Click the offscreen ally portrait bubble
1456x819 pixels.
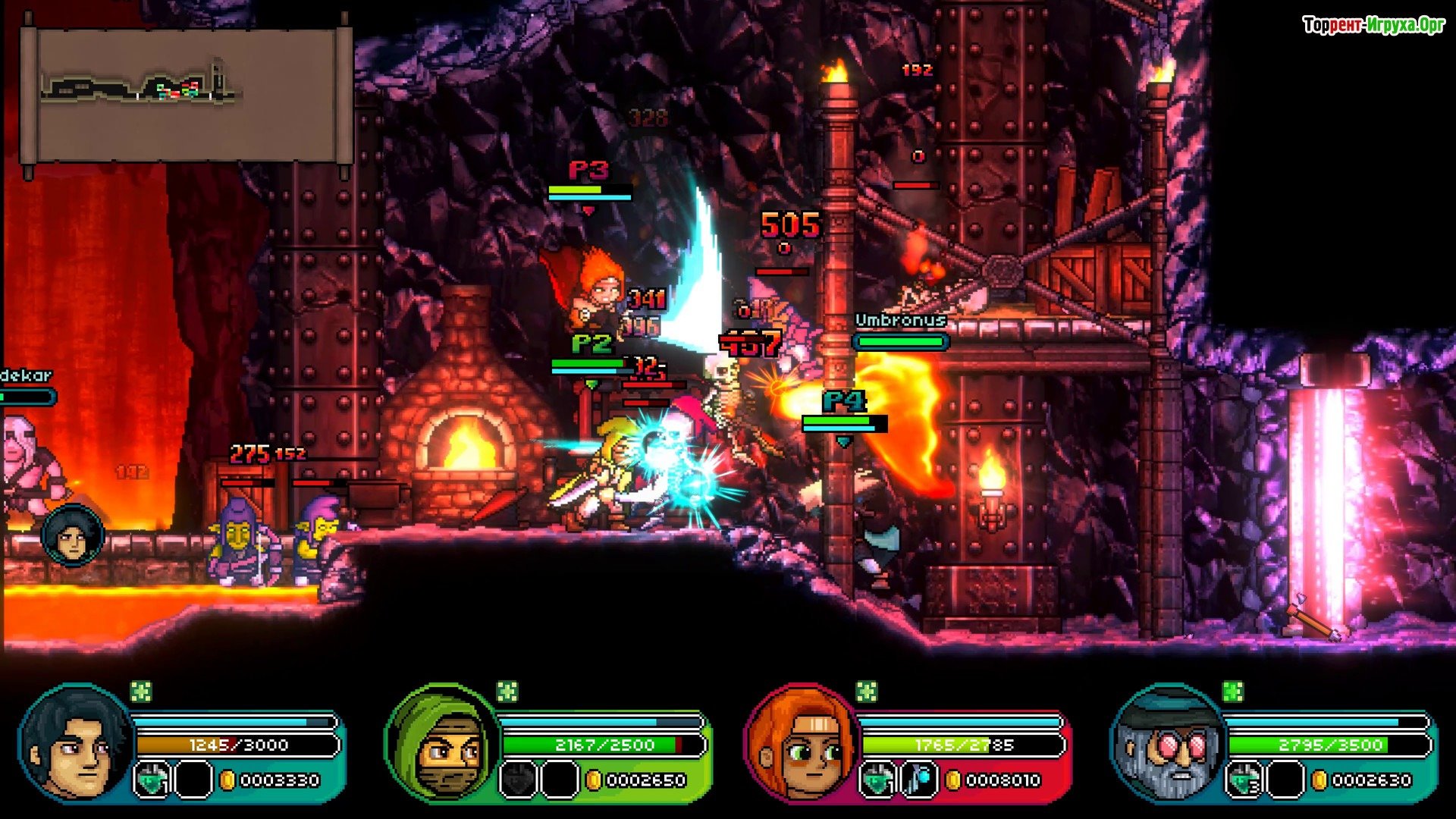pyautogui.click(x=73, y=535)
